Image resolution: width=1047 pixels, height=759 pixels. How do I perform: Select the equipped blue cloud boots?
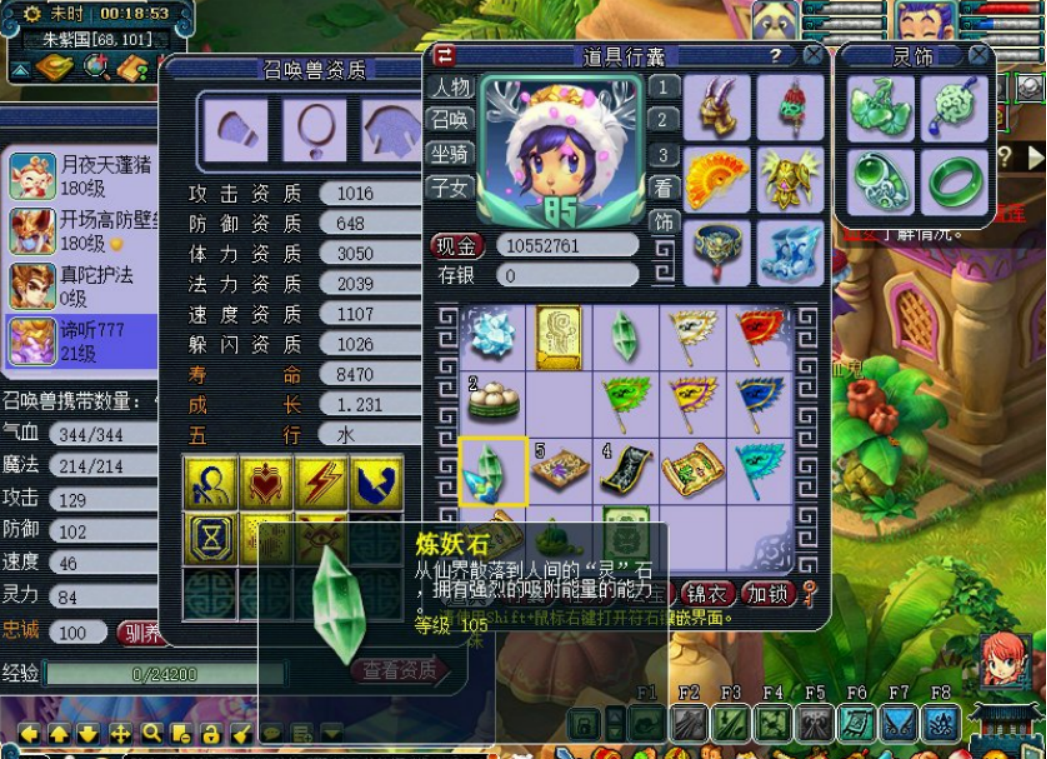pos(789,253)
